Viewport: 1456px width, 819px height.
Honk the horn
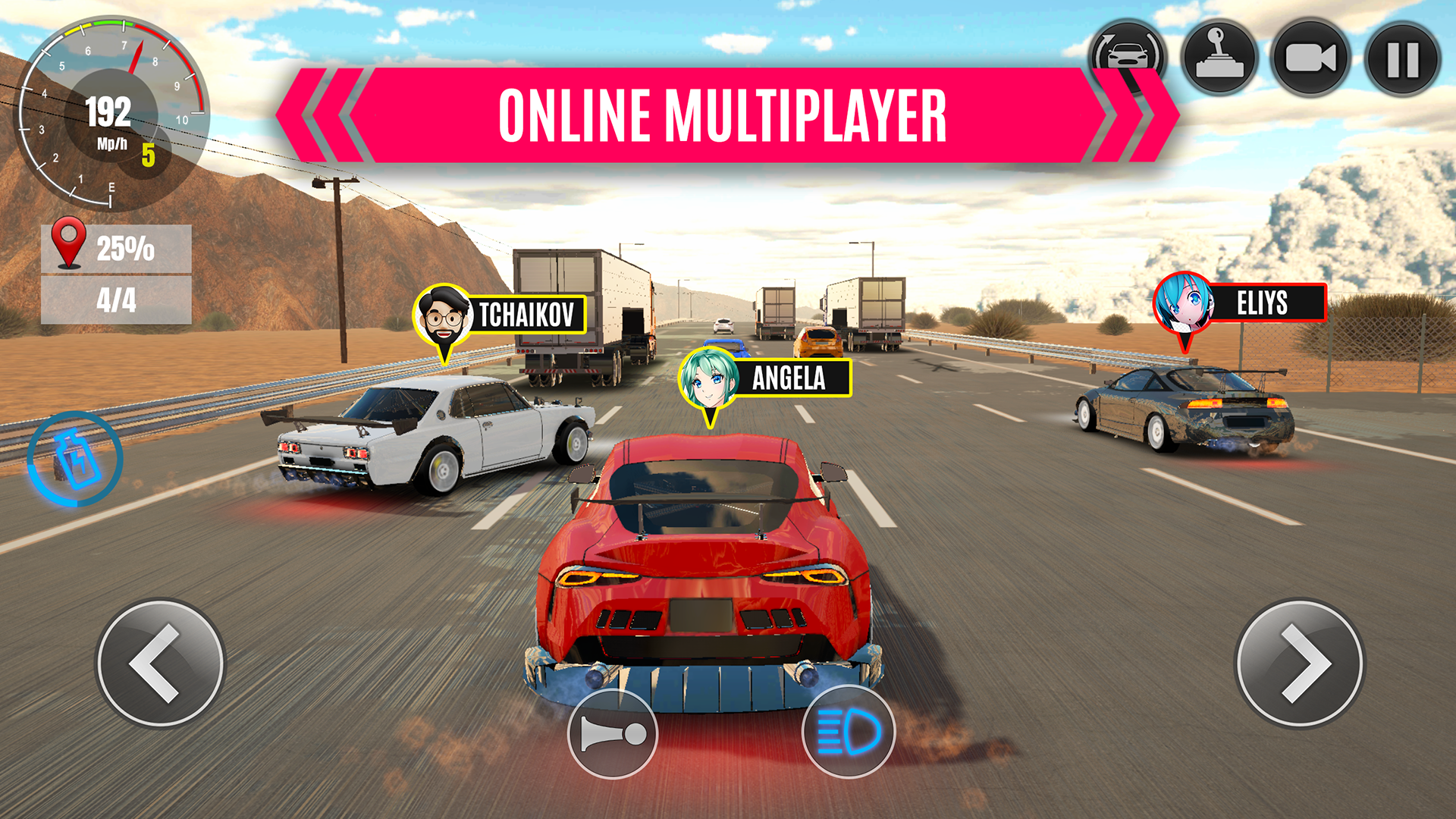point(613,733)
